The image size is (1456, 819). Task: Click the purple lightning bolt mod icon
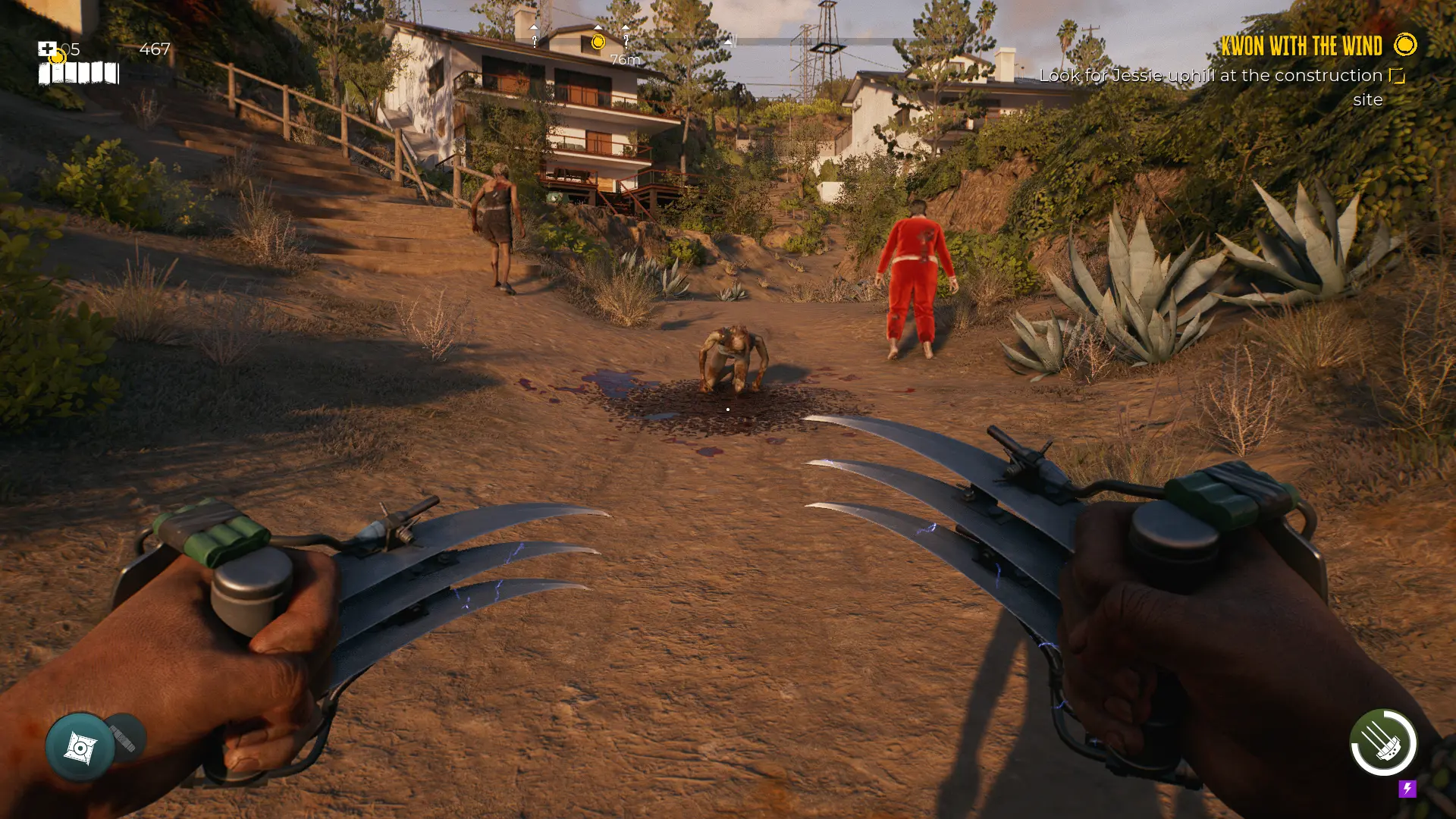pos(1407,789)
